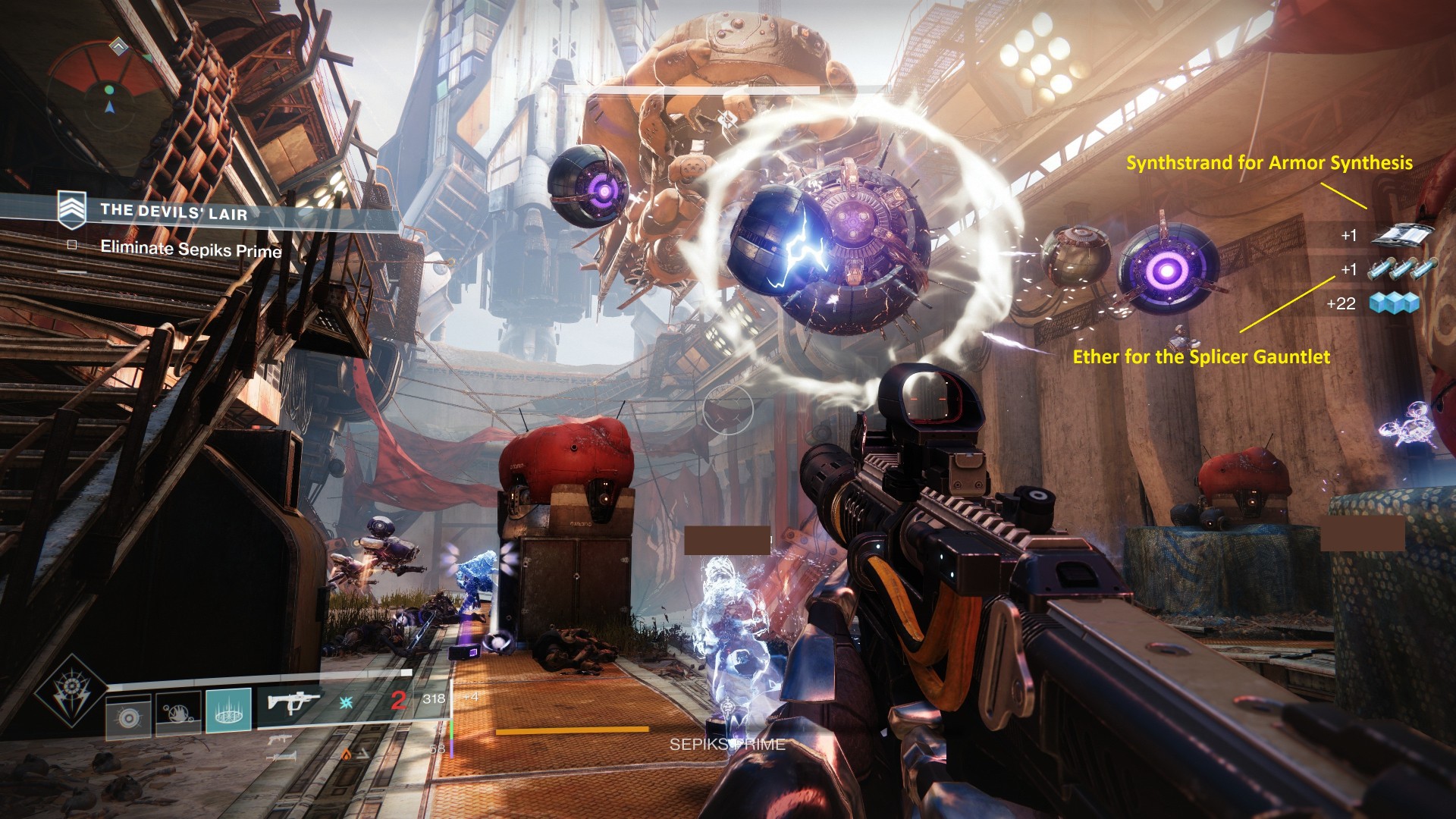Screen dimensions: 1456x819
Task: Activate the diamond-shaped Super ability icon
Action: point(71,691)
